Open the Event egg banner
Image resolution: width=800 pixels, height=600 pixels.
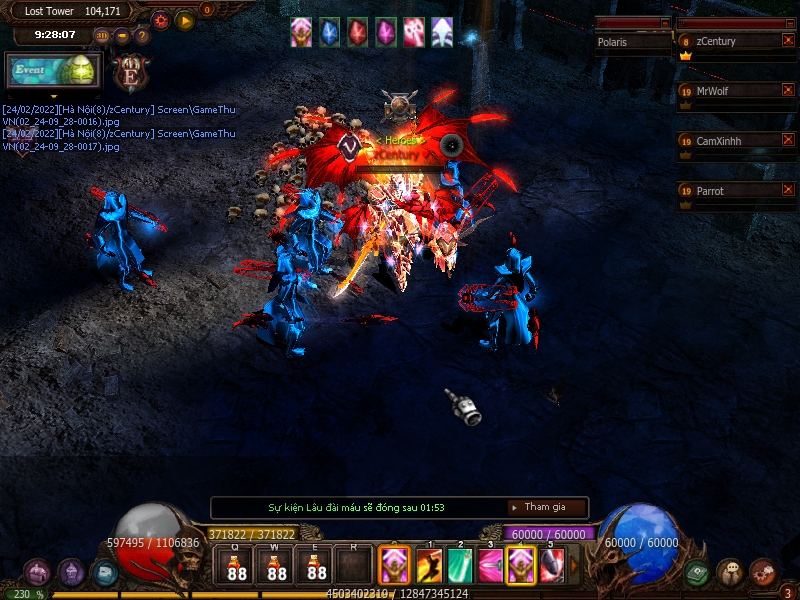pyautogui.click(x=53, y=72)
